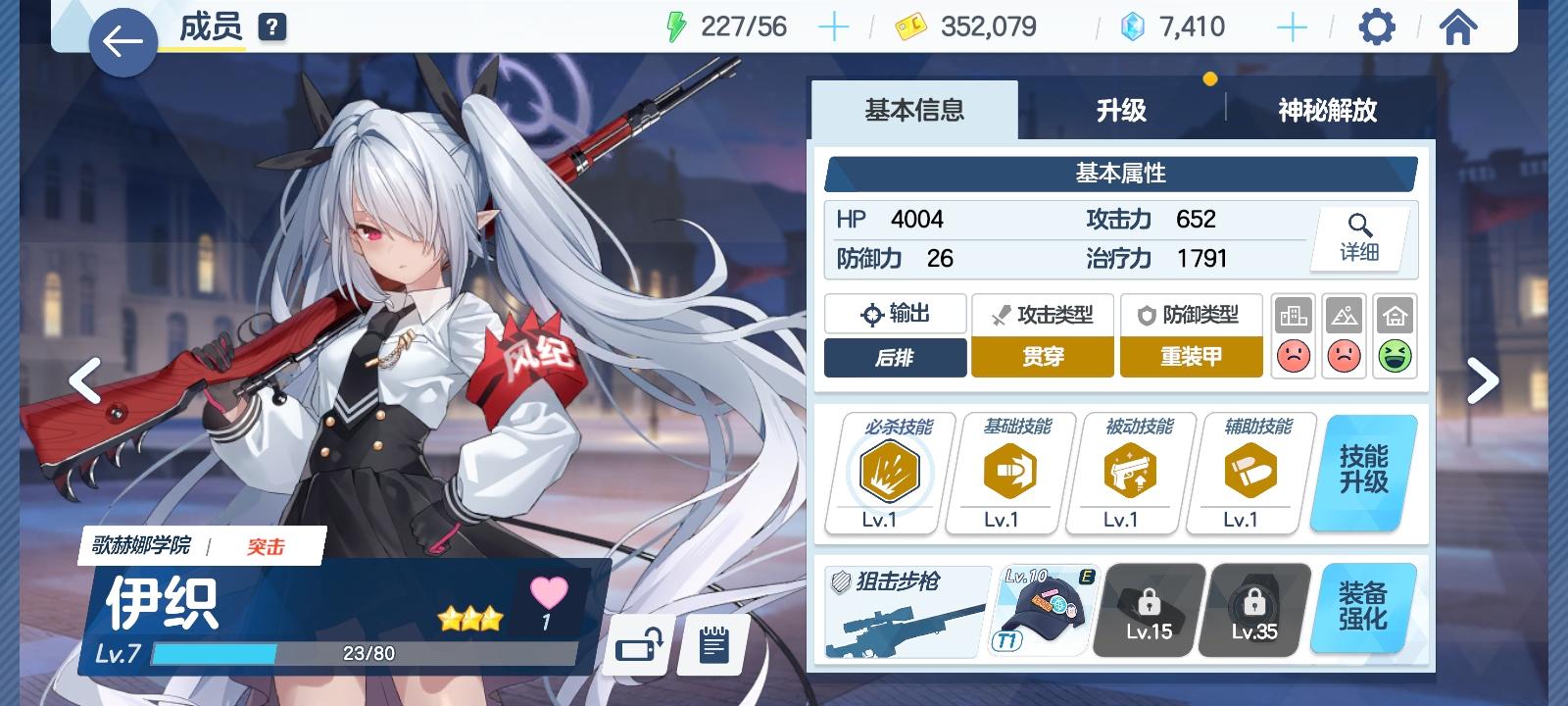Click the locked Lv.15 equipment slot
Image resolution: width=1568 pixels, height=706 pixels.
(1148, 610)
